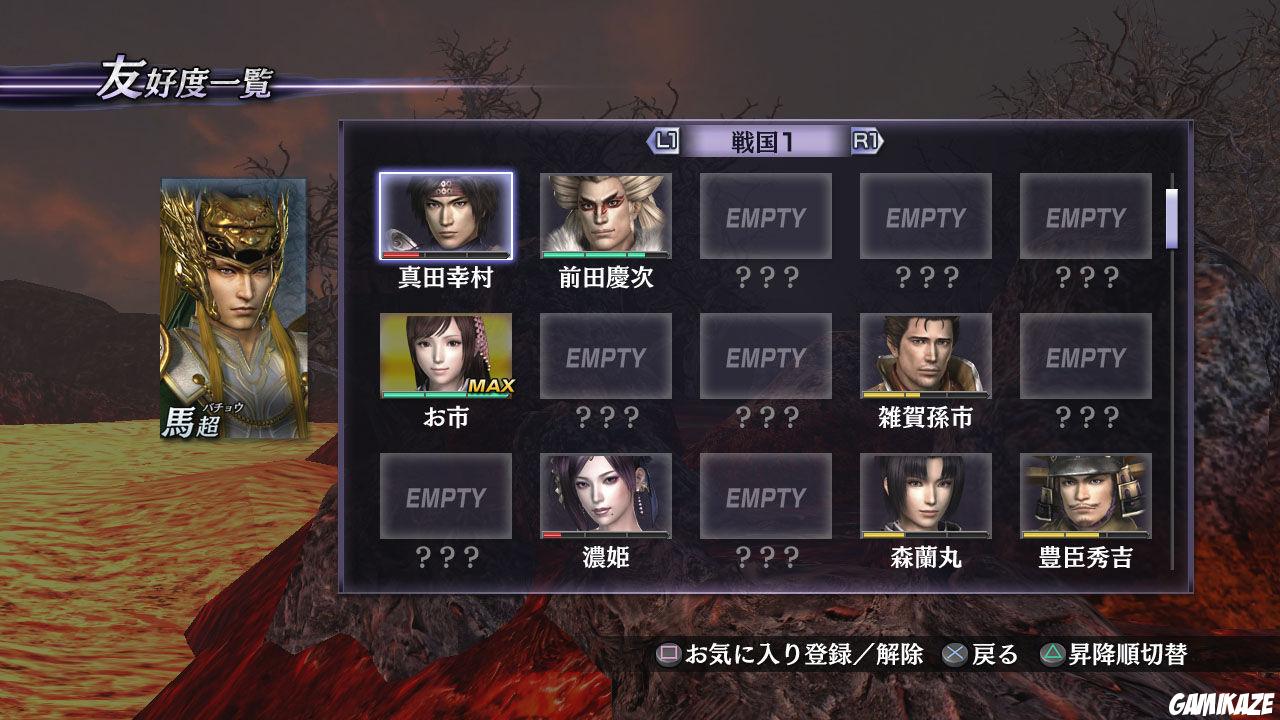This screenshot has width=1280, height=720.
Task: Select Maeda Keiji's portrait
Action: click(607, 215)
